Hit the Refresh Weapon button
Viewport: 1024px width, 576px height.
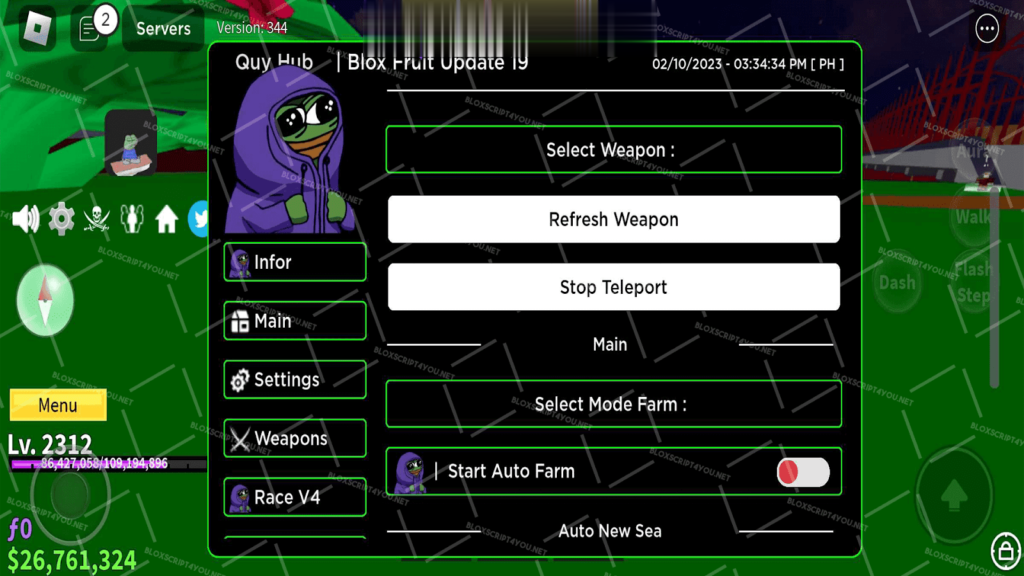tap(613, 219)
